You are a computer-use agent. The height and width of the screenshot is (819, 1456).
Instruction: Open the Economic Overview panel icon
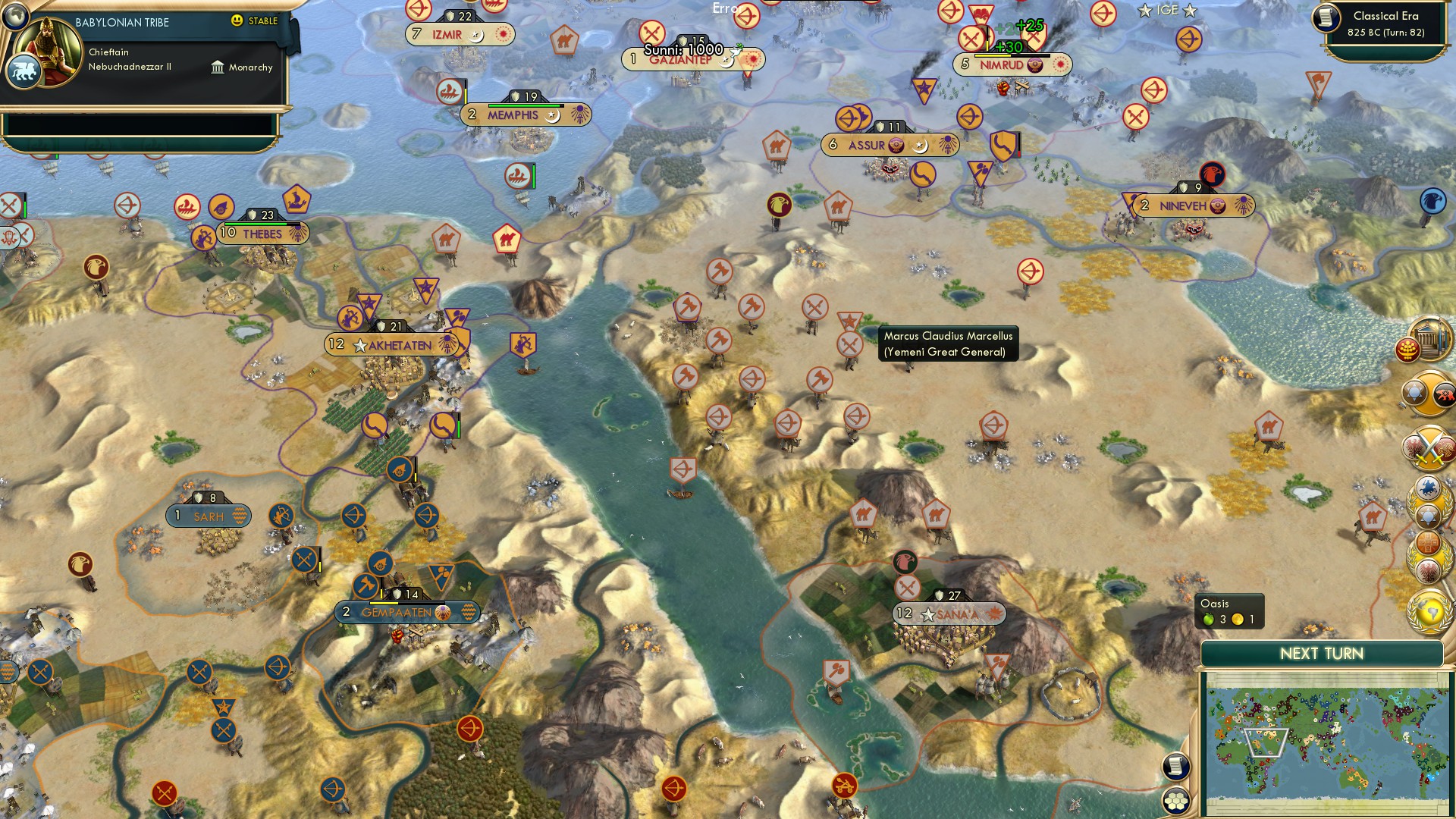pos(1428,544)
